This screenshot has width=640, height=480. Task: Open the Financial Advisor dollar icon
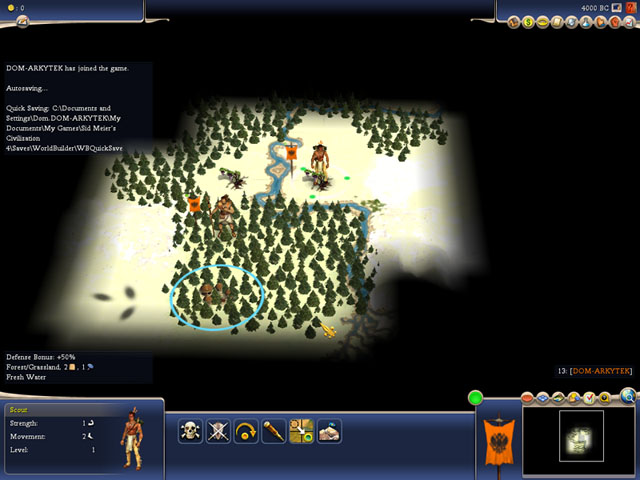(x=528, y=22)
